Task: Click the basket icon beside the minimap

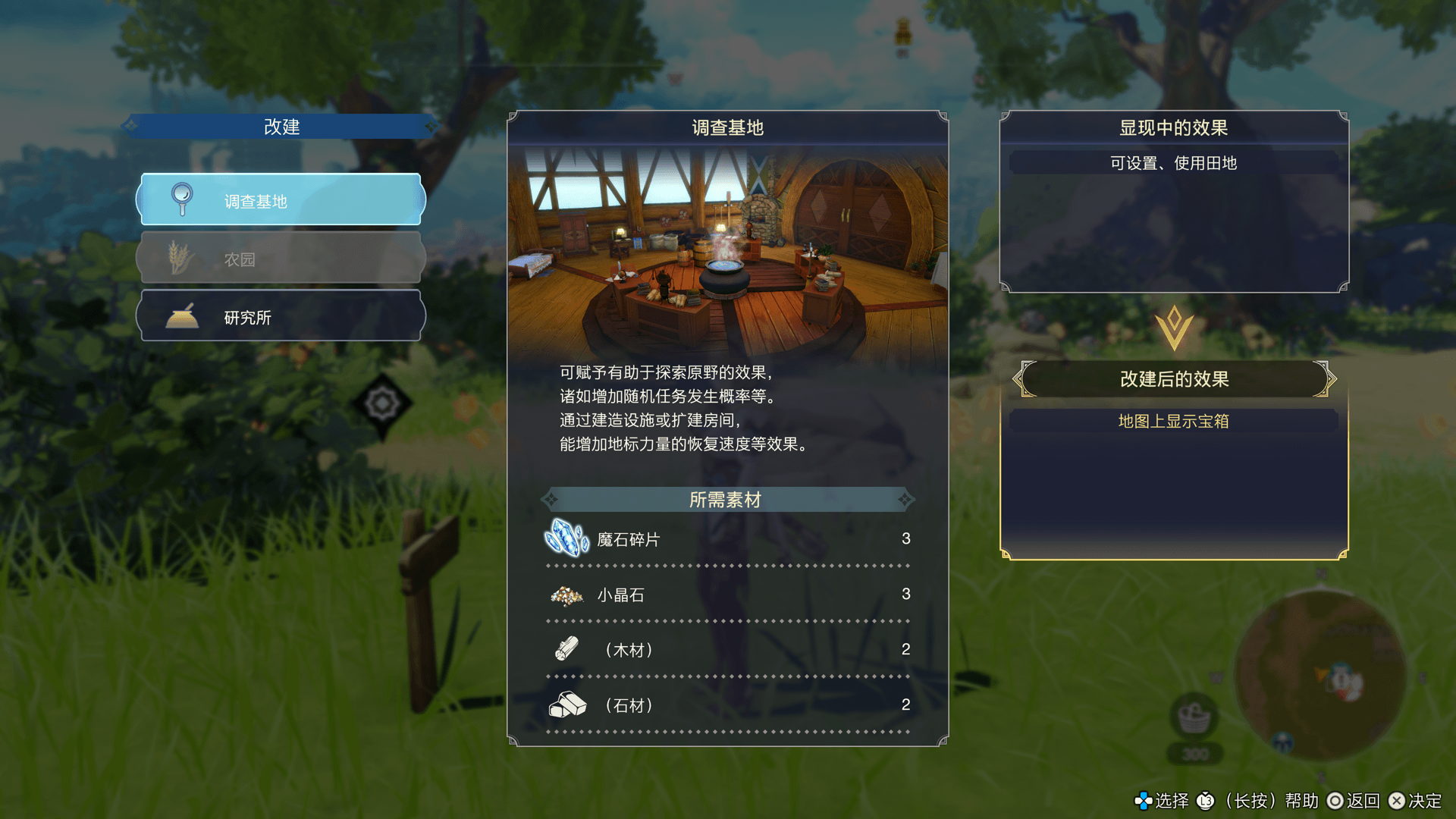Action: point(1194,717)
